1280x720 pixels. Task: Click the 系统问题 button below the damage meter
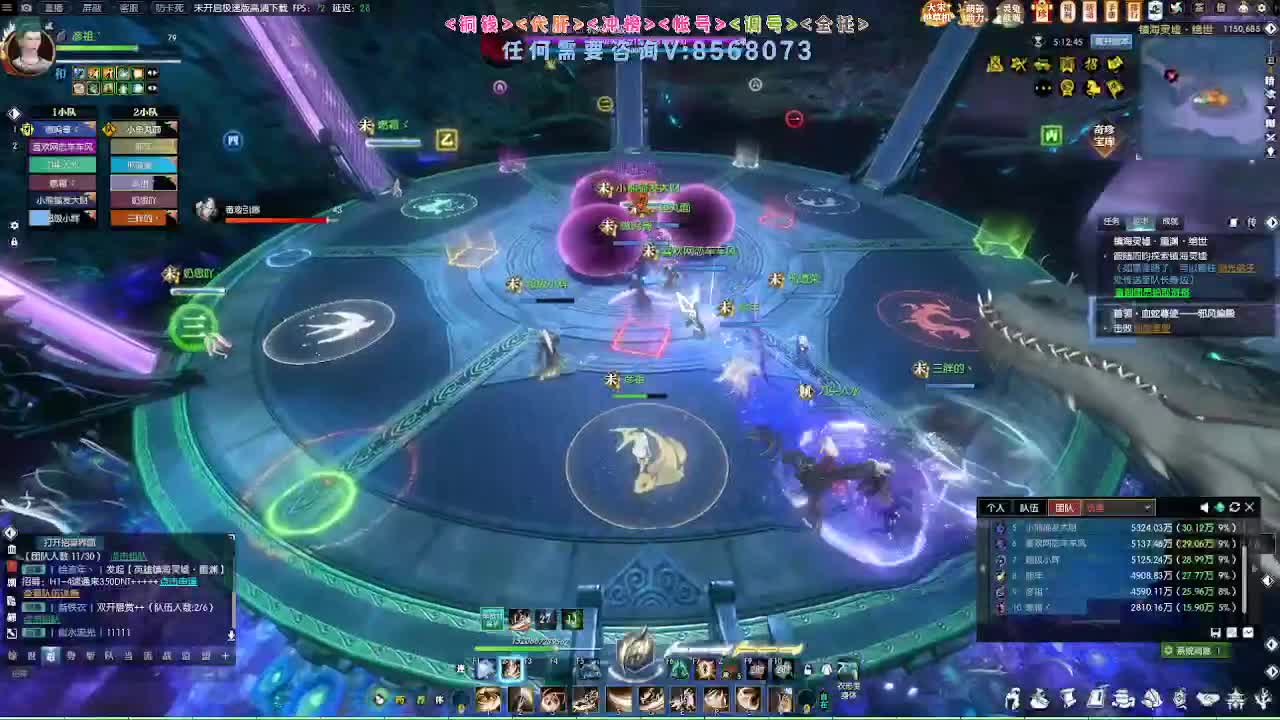point(1196,650)
